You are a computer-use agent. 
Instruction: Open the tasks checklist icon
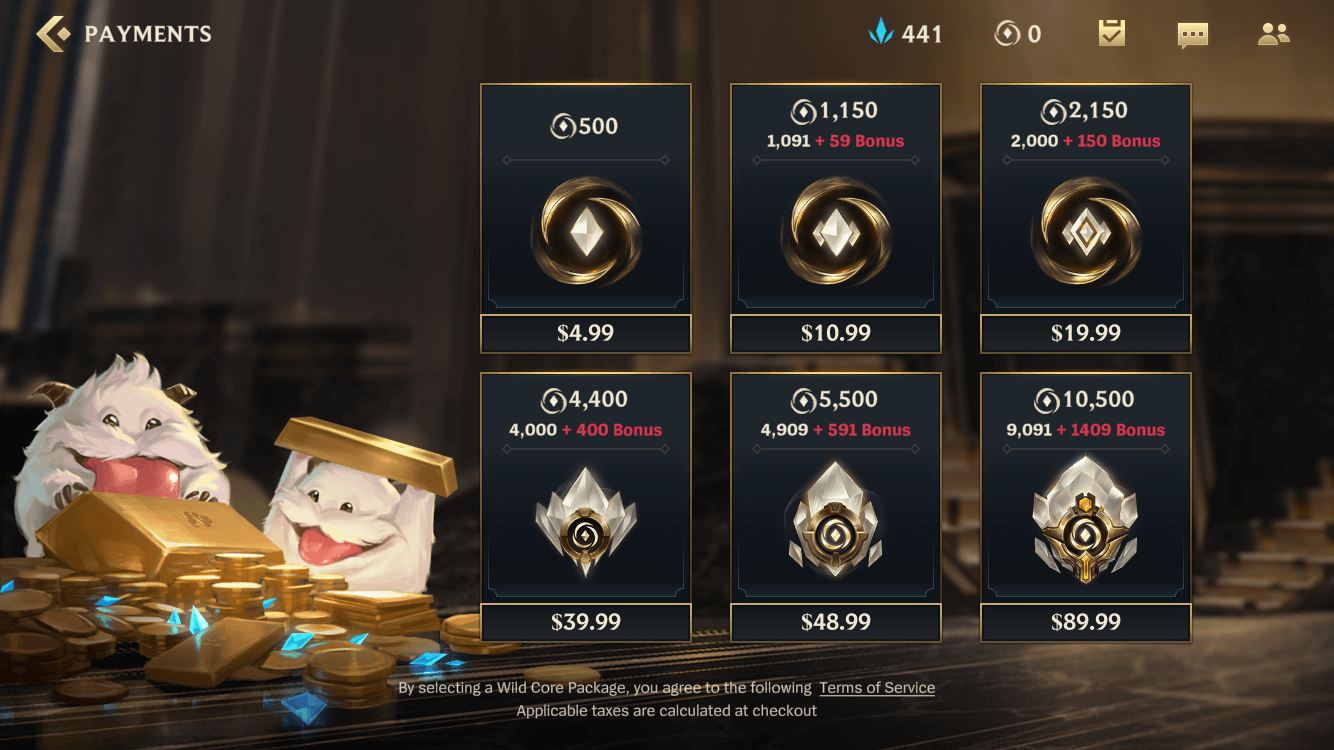click(1110, 33)
